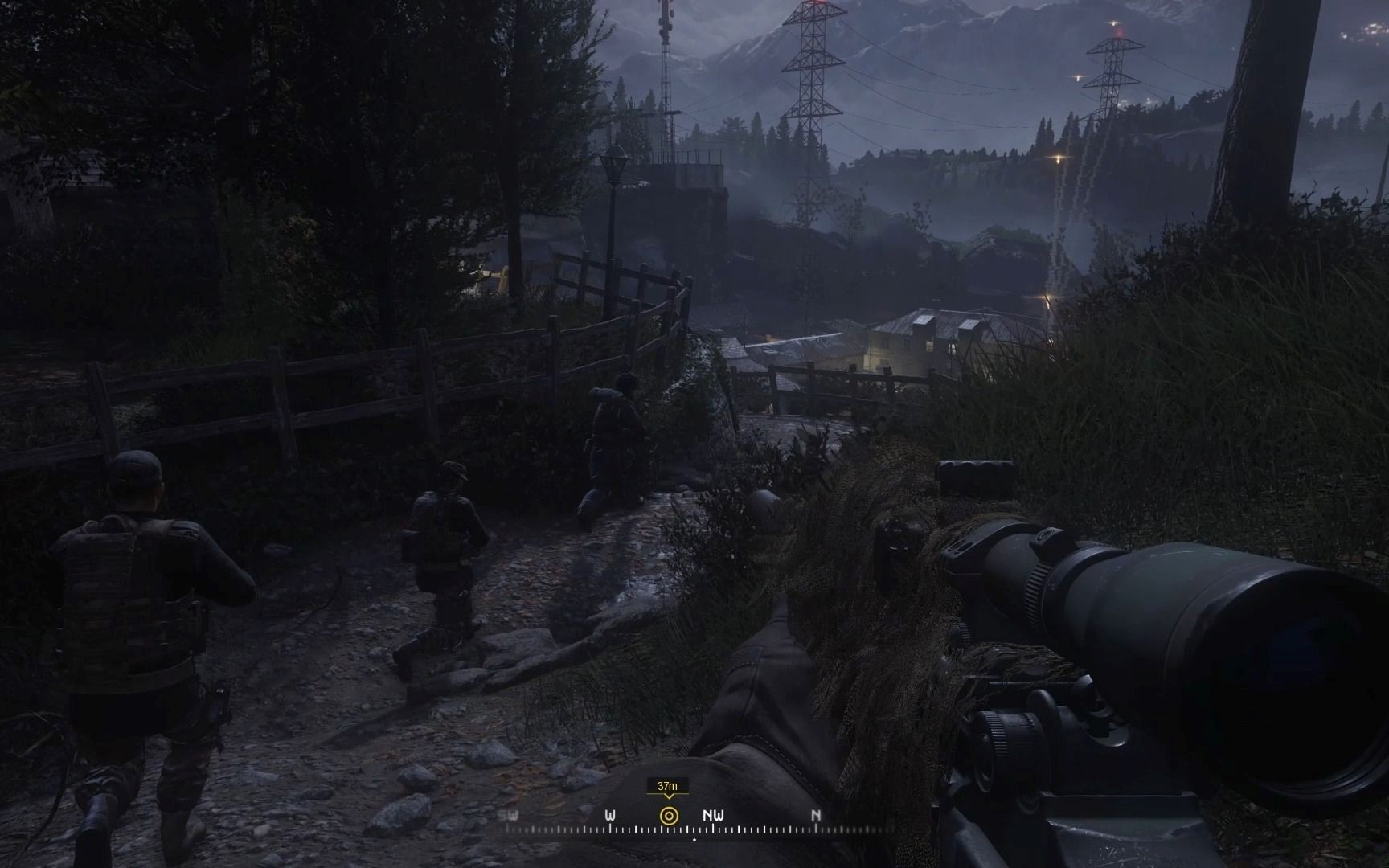The height and width of the screenshot is (868, 1389).
Task: Click the yellow objective marker on compass
Action: 668,816
